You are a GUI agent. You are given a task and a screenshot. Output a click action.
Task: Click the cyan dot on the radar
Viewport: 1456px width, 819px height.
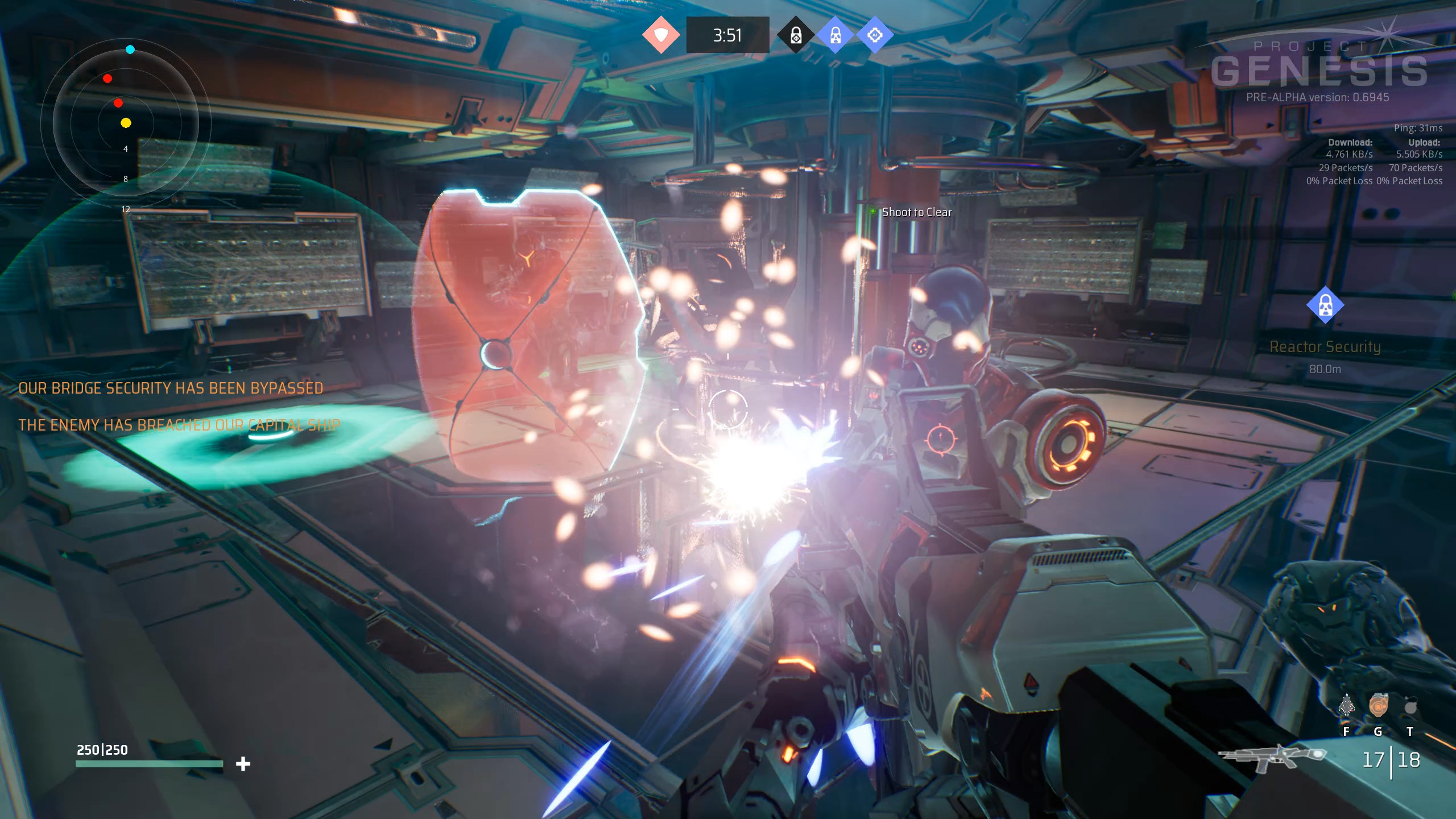130,49
